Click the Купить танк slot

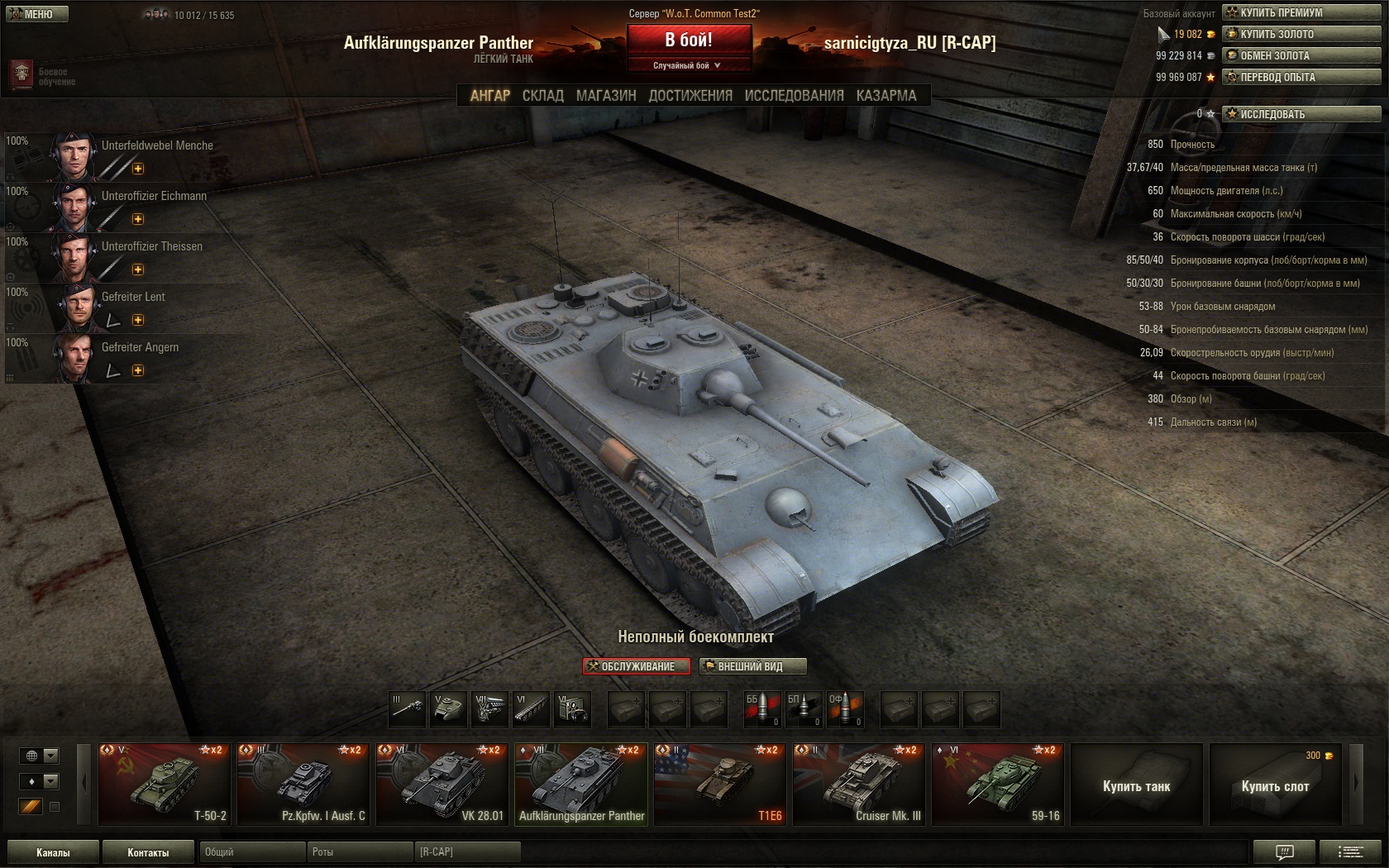[x=1136, y=785]
